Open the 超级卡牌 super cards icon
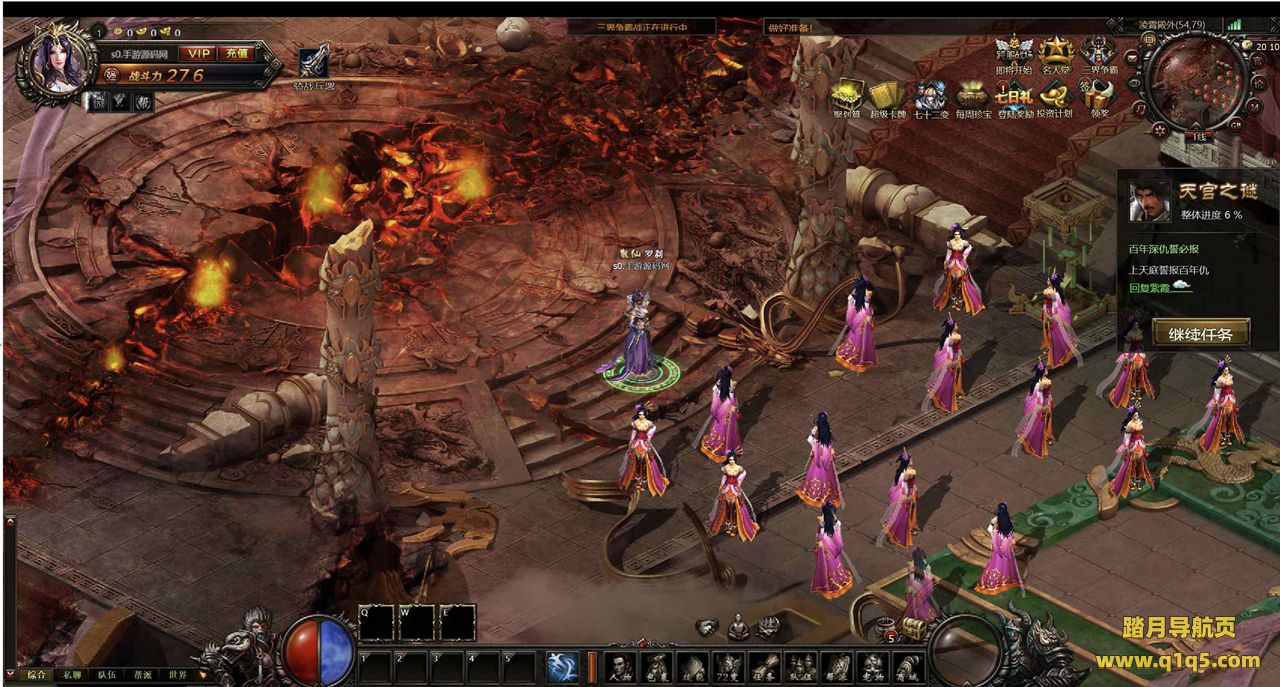This screenshot has height=687, width=1280. tap(886, 98)
